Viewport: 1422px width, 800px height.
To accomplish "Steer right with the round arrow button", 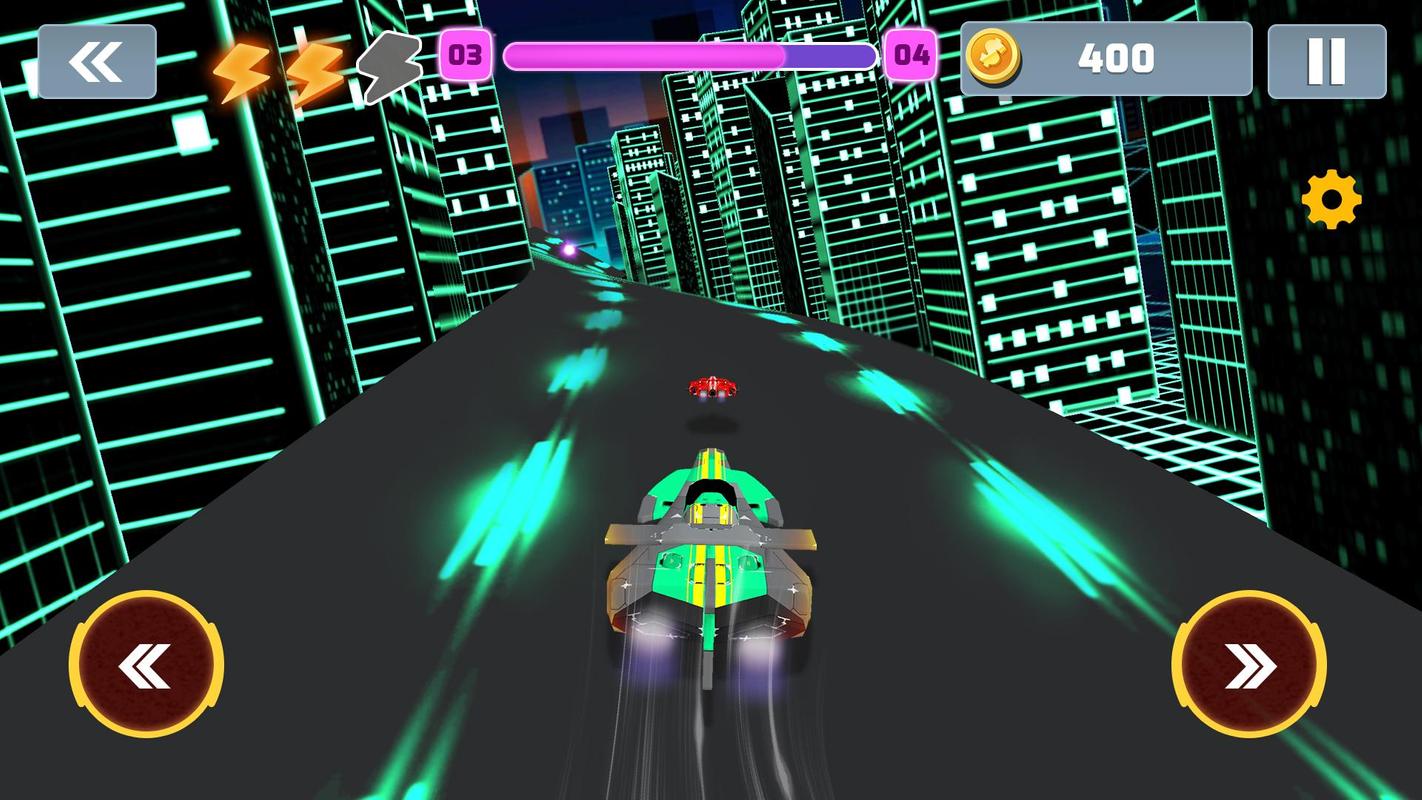I will 1249,665.
